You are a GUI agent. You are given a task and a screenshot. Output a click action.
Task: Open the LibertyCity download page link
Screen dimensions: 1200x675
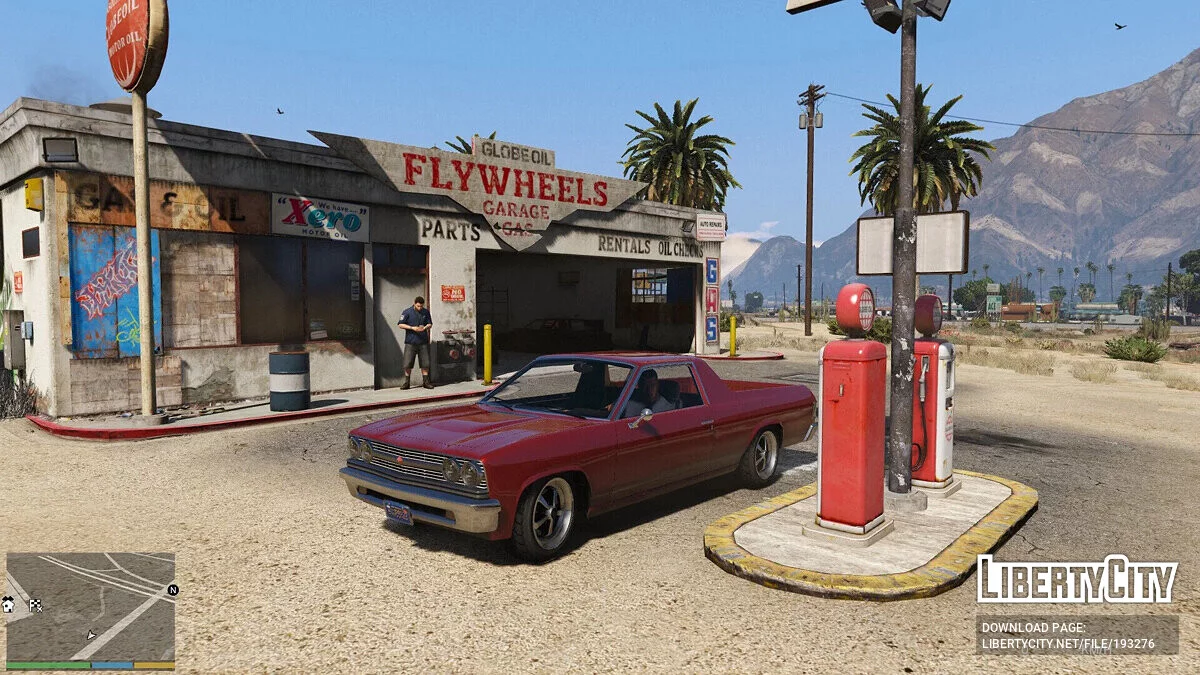pyautogui.click(x=1077, y=635)
